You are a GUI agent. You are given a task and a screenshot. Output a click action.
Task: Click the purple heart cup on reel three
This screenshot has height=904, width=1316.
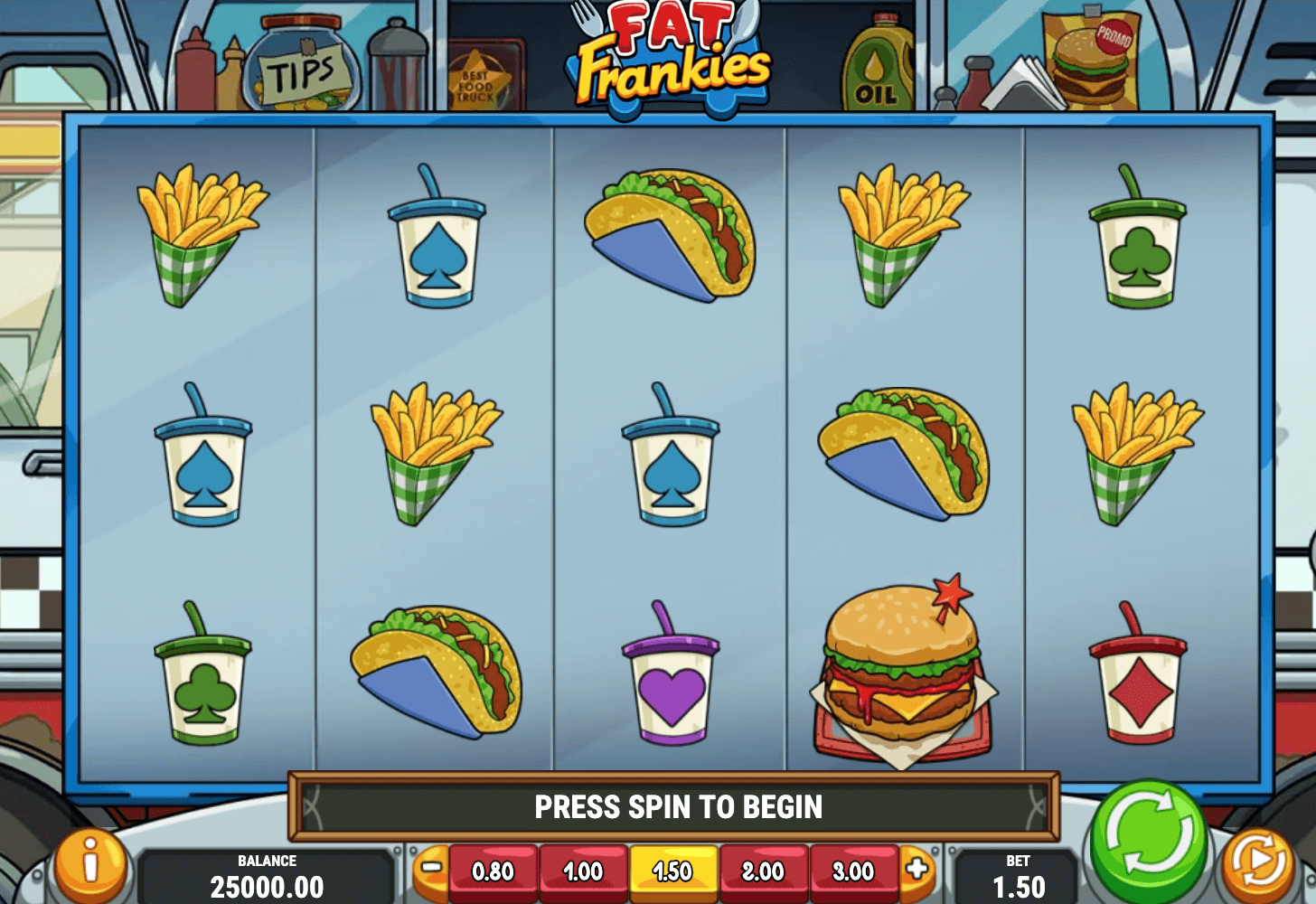click(x=672, y=687)
